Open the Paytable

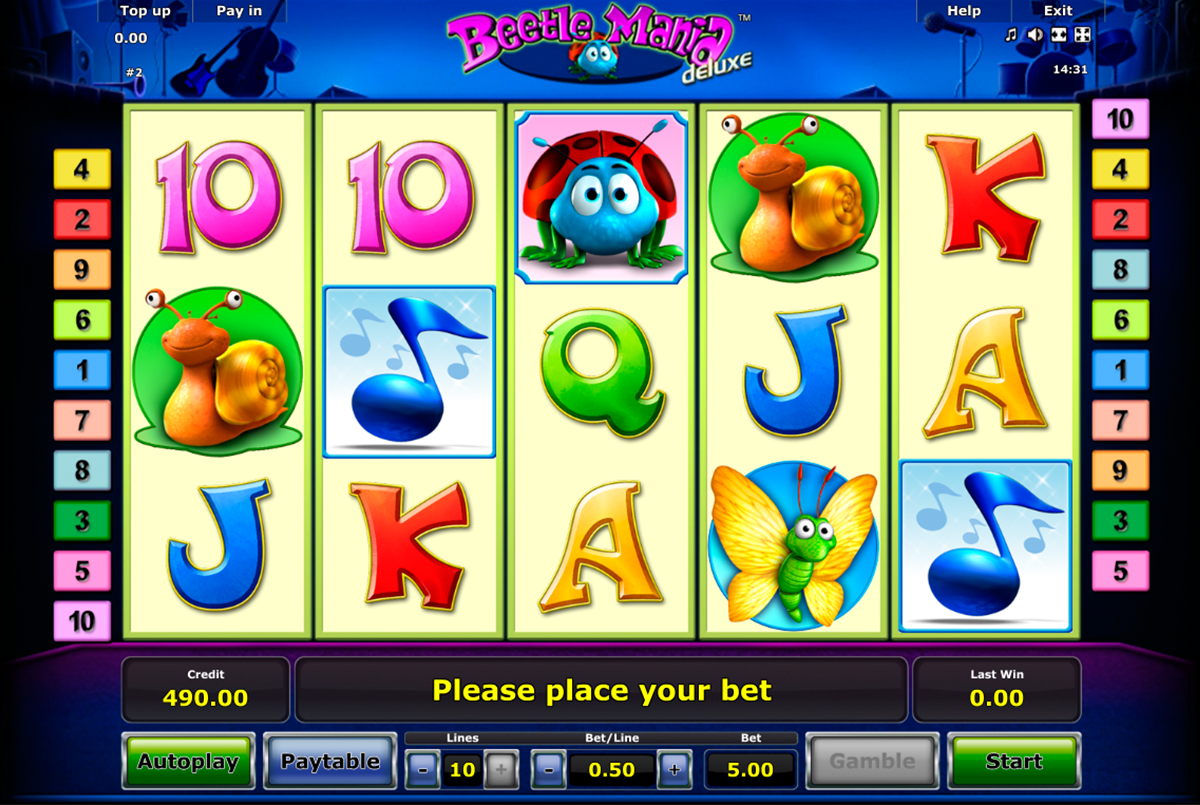(x=330, y=762)
